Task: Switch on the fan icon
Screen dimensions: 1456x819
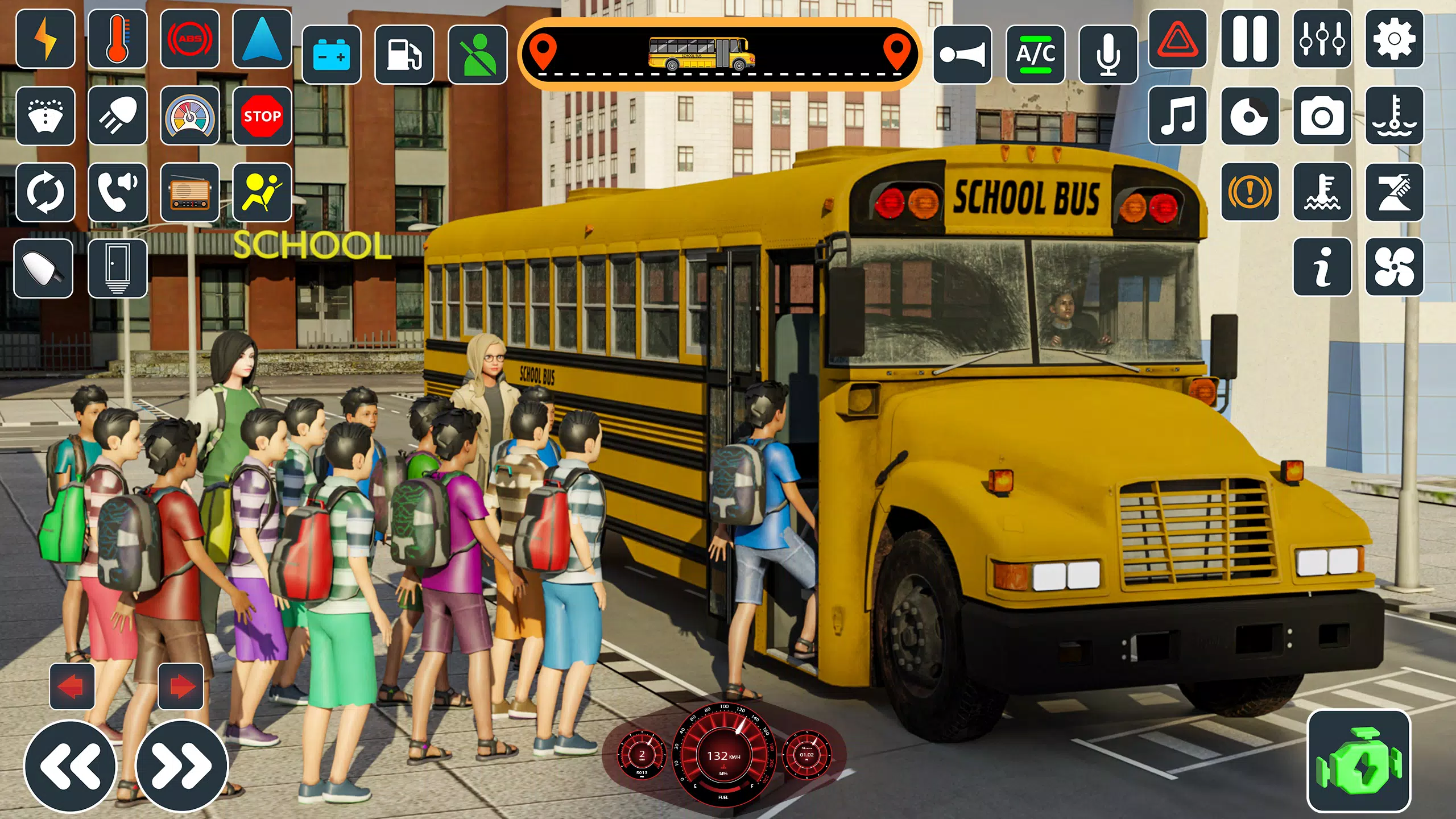Action: 1394,267
